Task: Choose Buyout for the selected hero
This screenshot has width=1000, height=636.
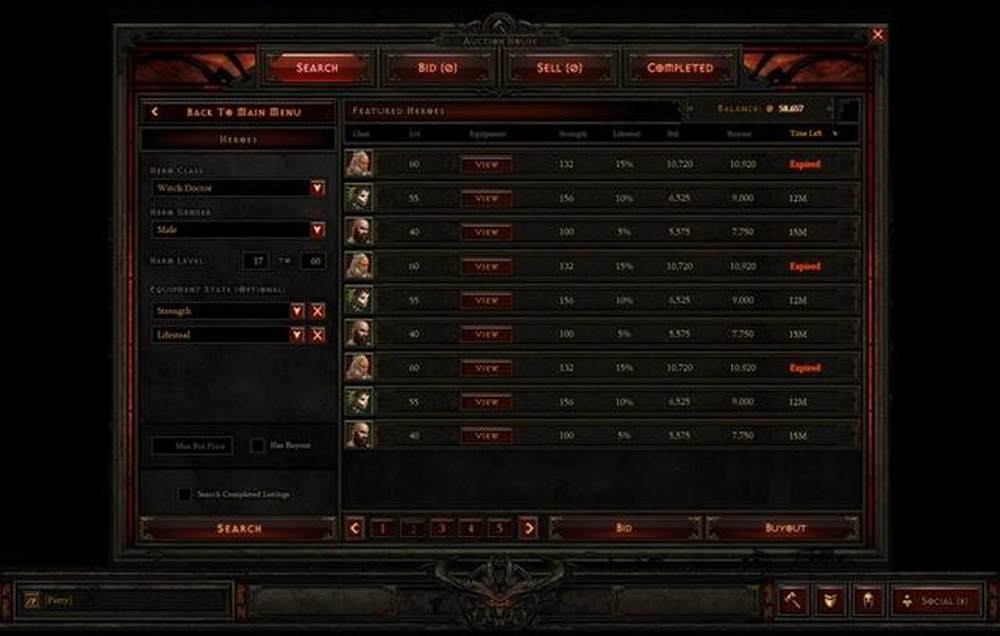Action: pyautogui.click(x=783, y=528)
